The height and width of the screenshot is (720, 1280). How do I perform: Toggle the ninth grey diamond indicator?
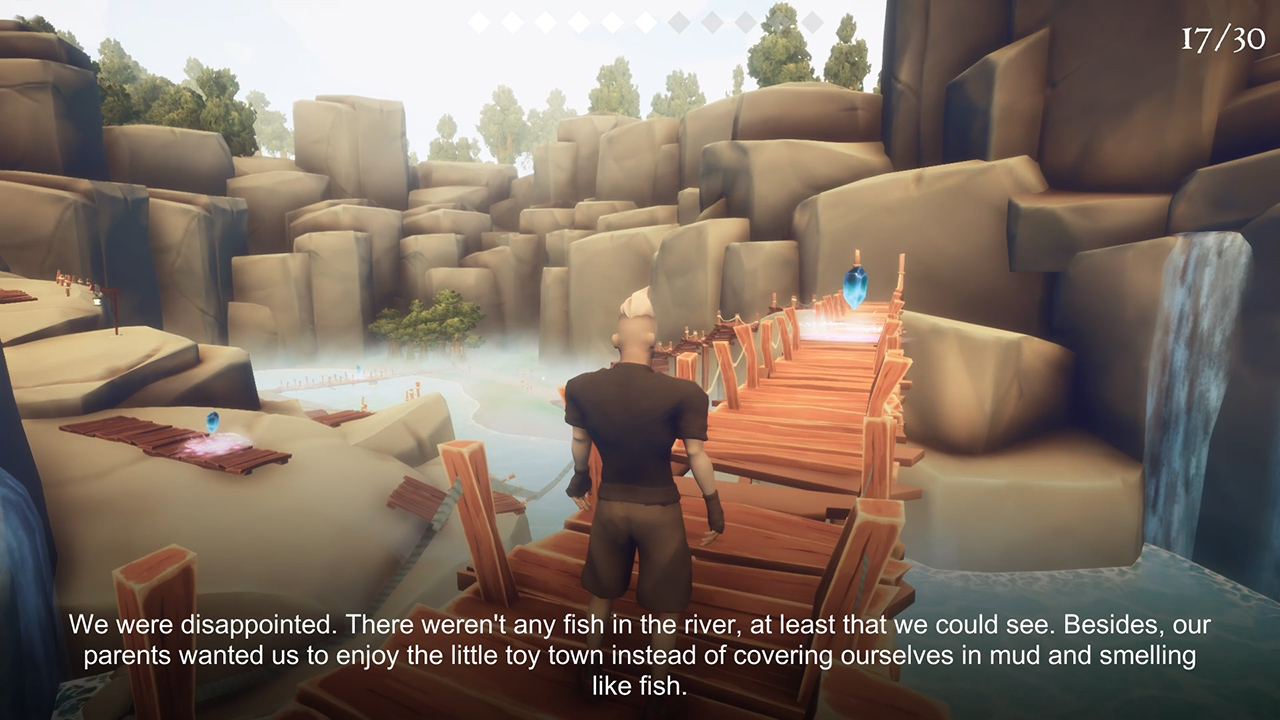(743, 21)
